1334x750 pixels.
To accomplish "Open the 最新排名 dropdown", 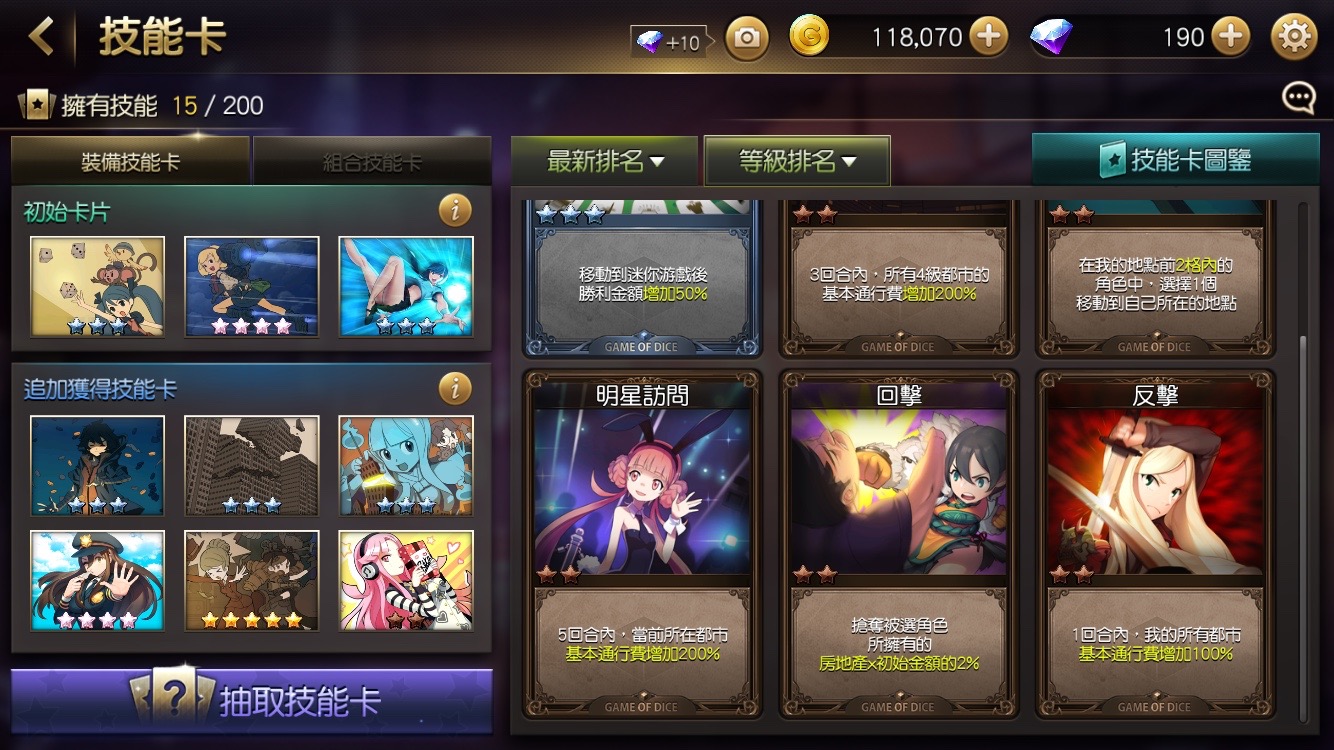I will click(x=605, y=159).
